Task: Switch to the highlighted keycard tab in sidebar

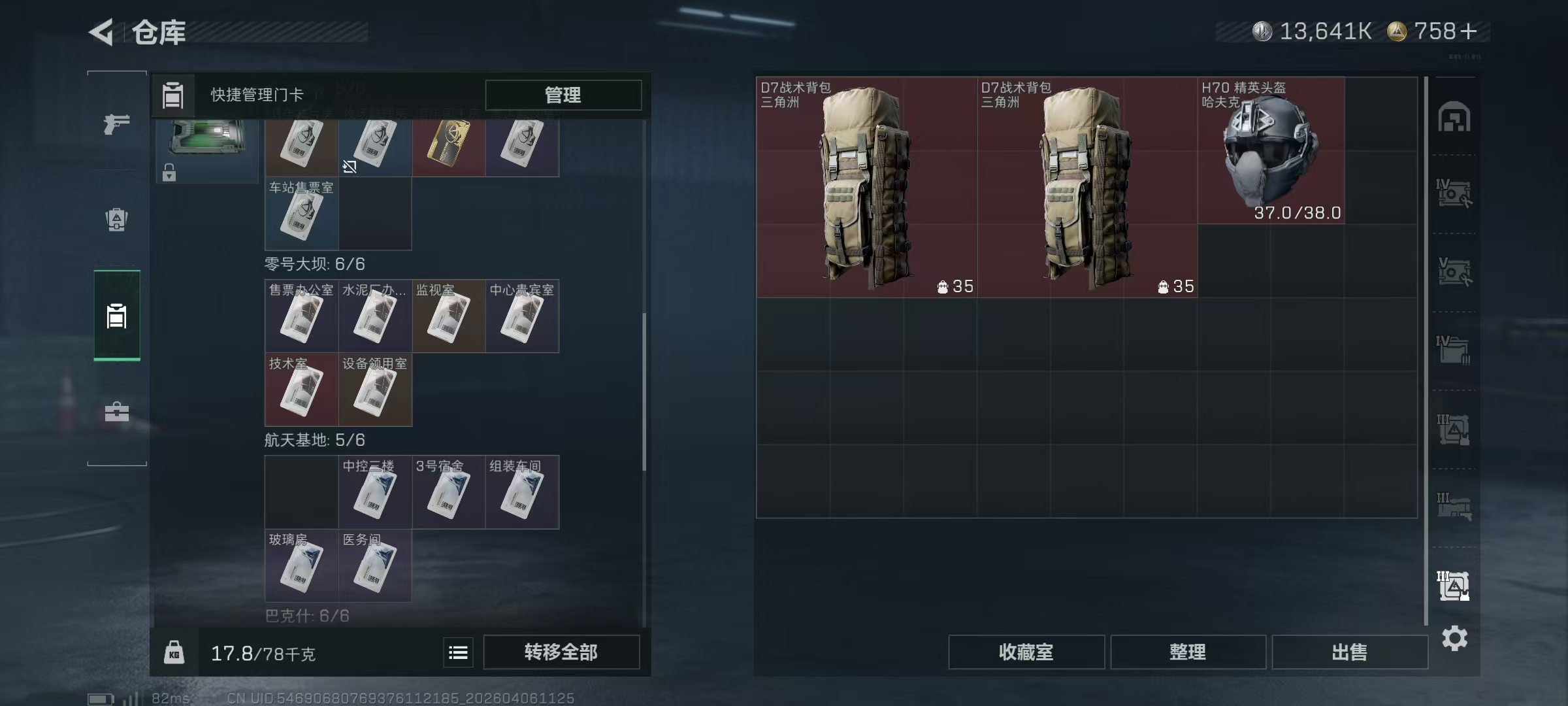Action: point(116,316)
